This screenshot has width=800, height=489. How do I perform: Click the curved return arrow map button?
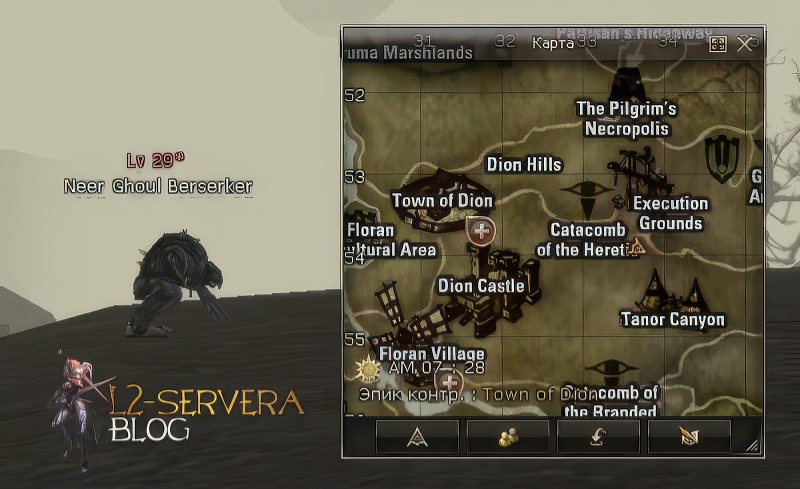tap(598, 436)
